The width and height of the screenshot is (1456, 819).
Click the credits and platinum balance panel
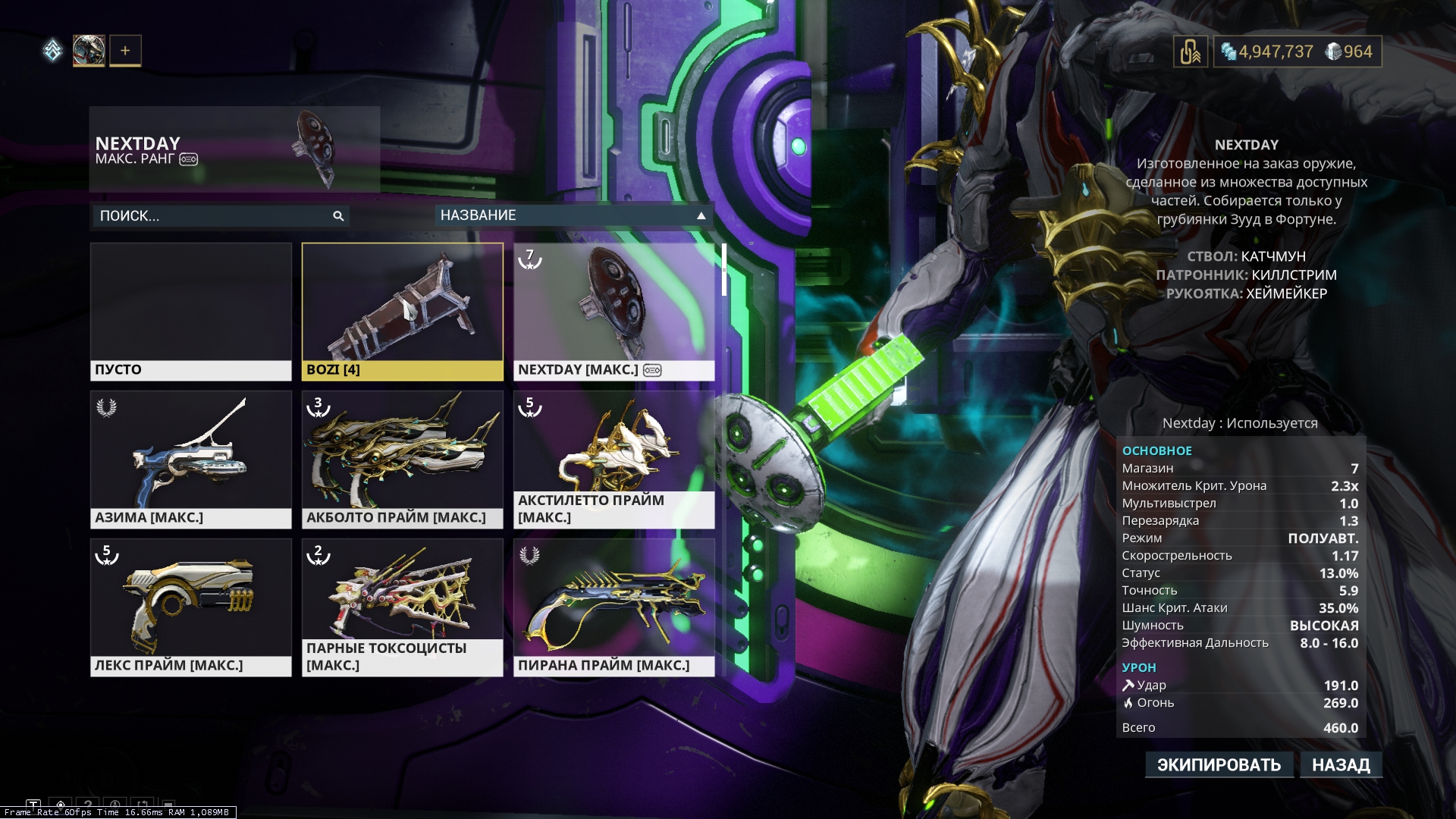1297,52
